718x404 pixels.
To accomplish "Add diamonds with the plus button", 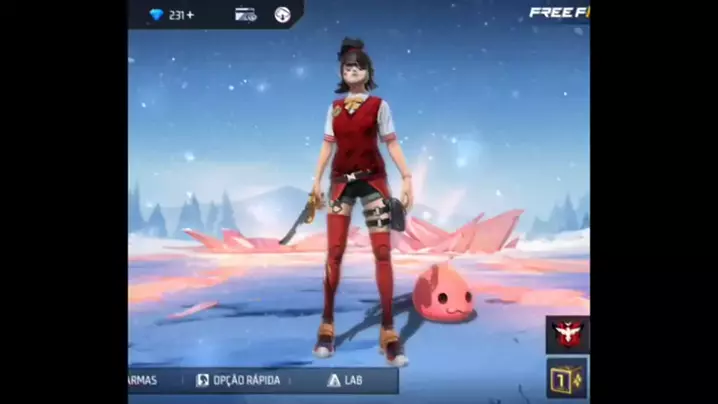I will coord(190,15).
